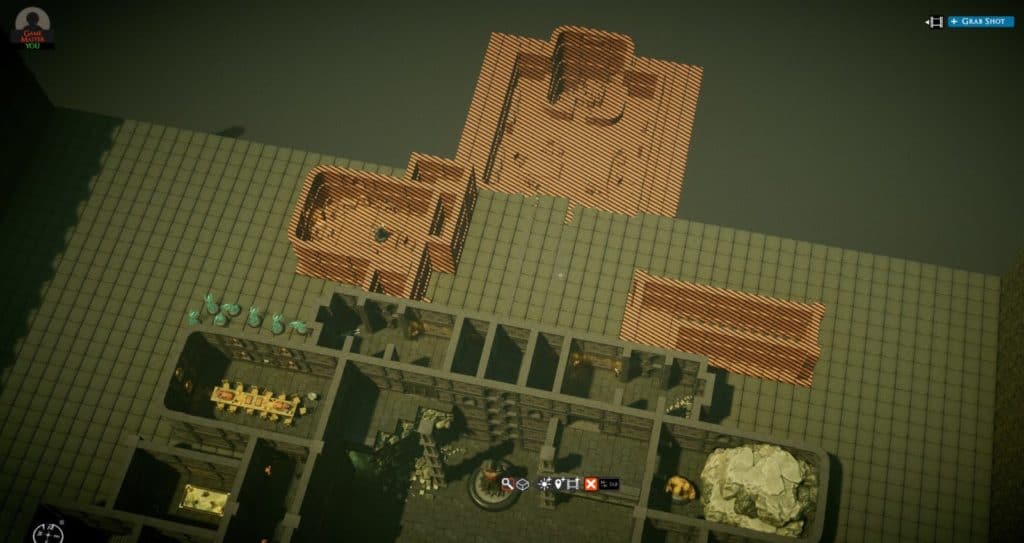This screenshot has width=1024, height=543.
Task: Activate the sun lighting tool
Action: coord(544,484)
